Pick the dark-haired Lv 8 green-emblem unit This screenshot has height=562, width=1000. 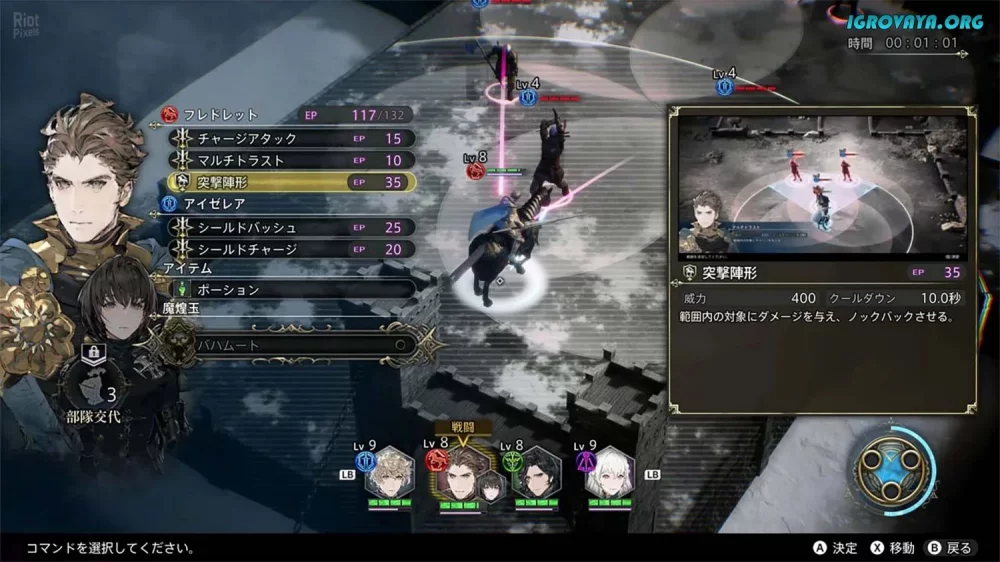537,473
